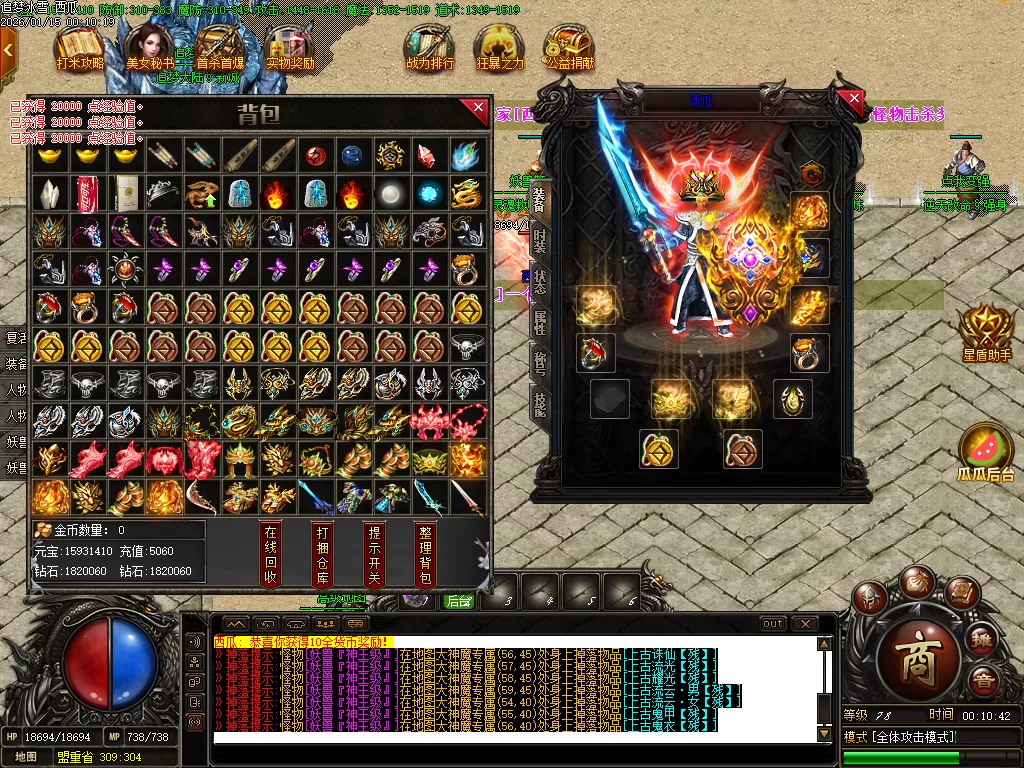This screenshot has width=1024, height=768.
Task: Close the 背包 inventory window
Action: pyautogui.click(x=479, y=108)
